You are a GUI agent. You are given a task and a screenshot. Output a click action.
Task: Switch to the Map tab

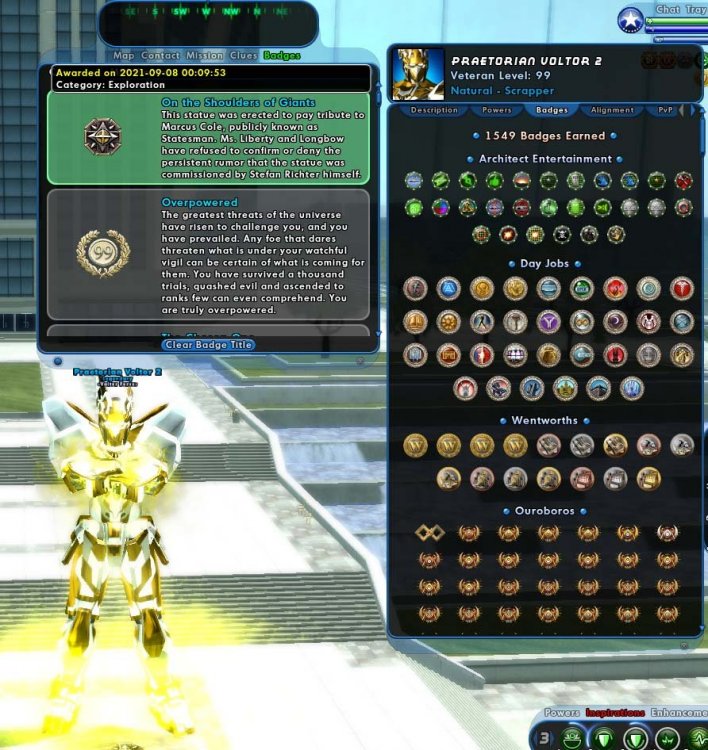pos(123,56)
